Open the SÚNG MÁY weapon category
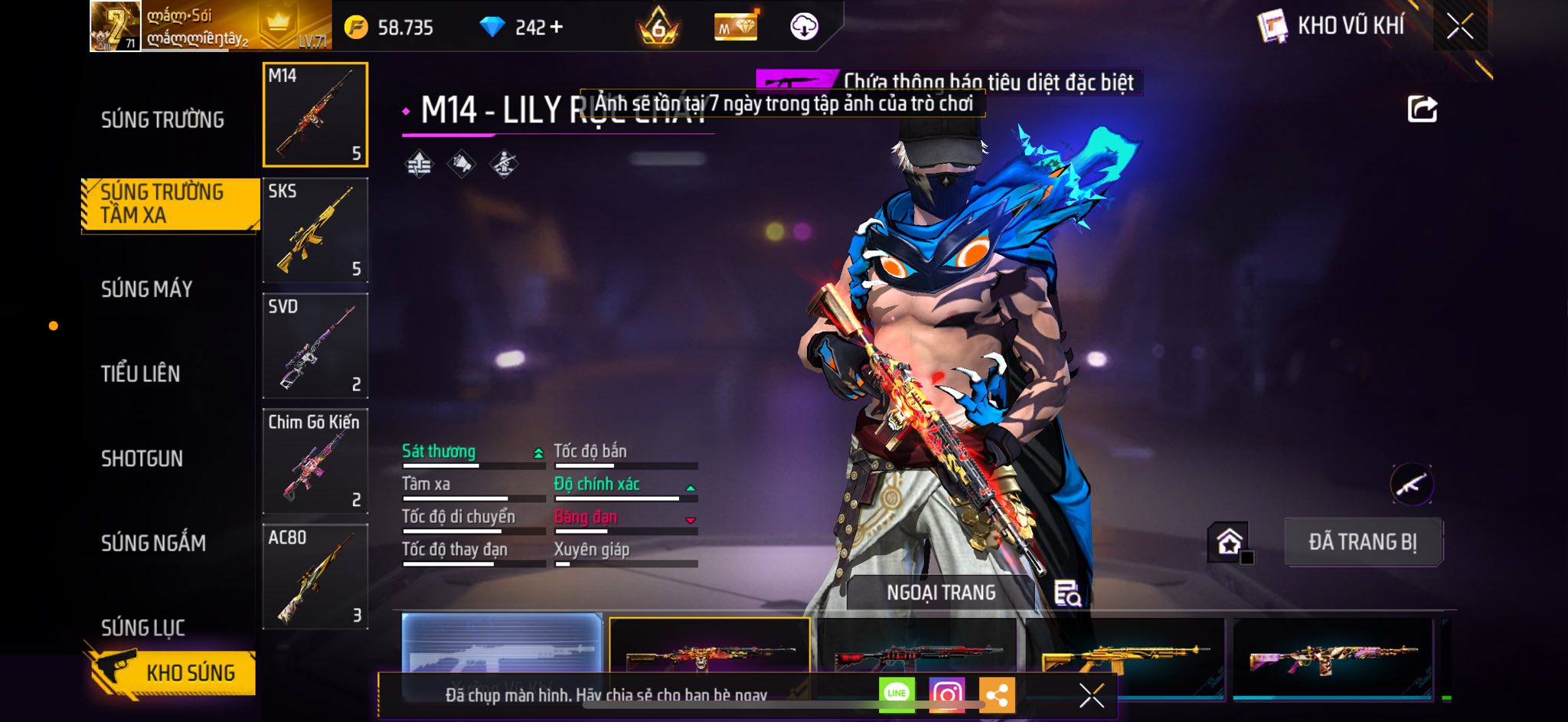This screenshot has width=1568, height=722. click(x=147, y=289)
